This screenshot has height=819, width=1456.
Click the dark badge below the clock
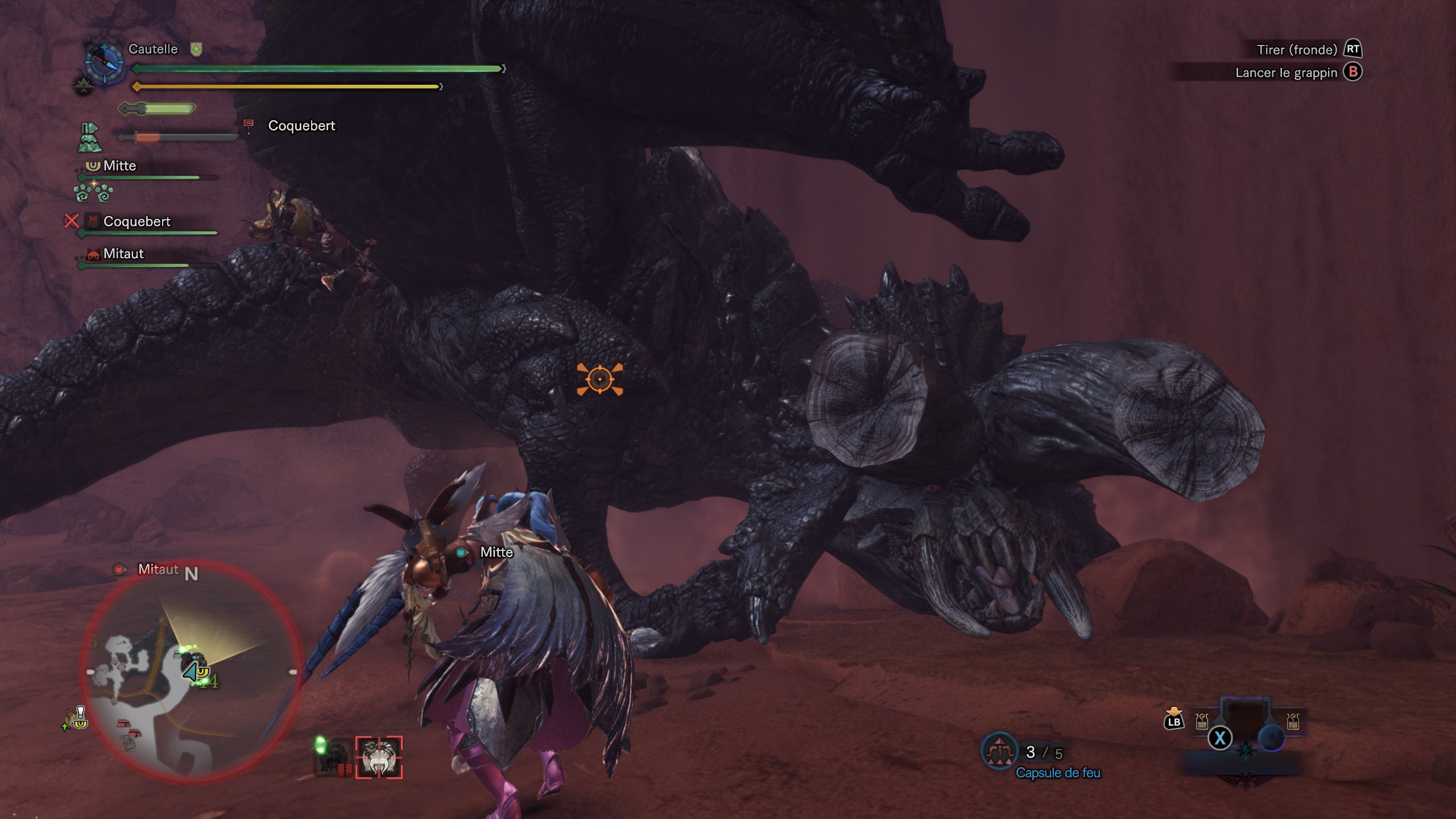[83, 86]
